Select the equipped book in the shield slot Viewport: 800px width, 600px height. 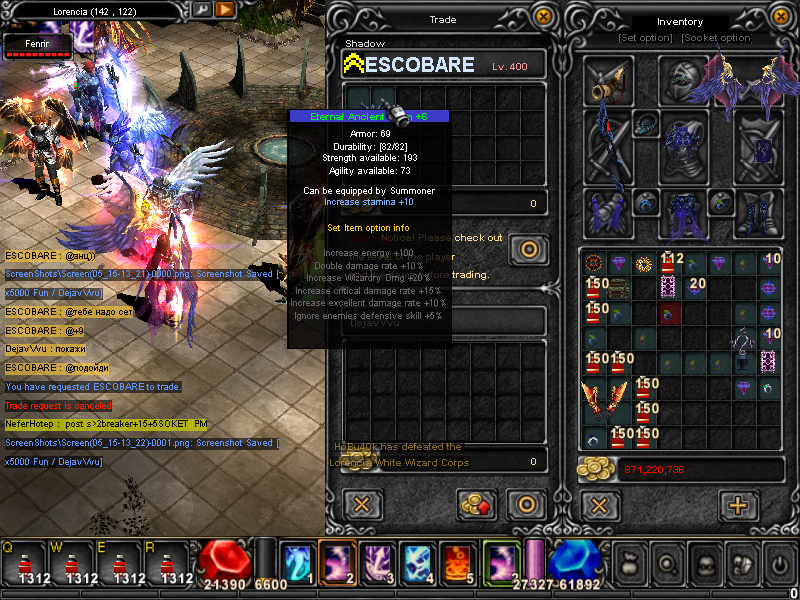click(759, 146)
